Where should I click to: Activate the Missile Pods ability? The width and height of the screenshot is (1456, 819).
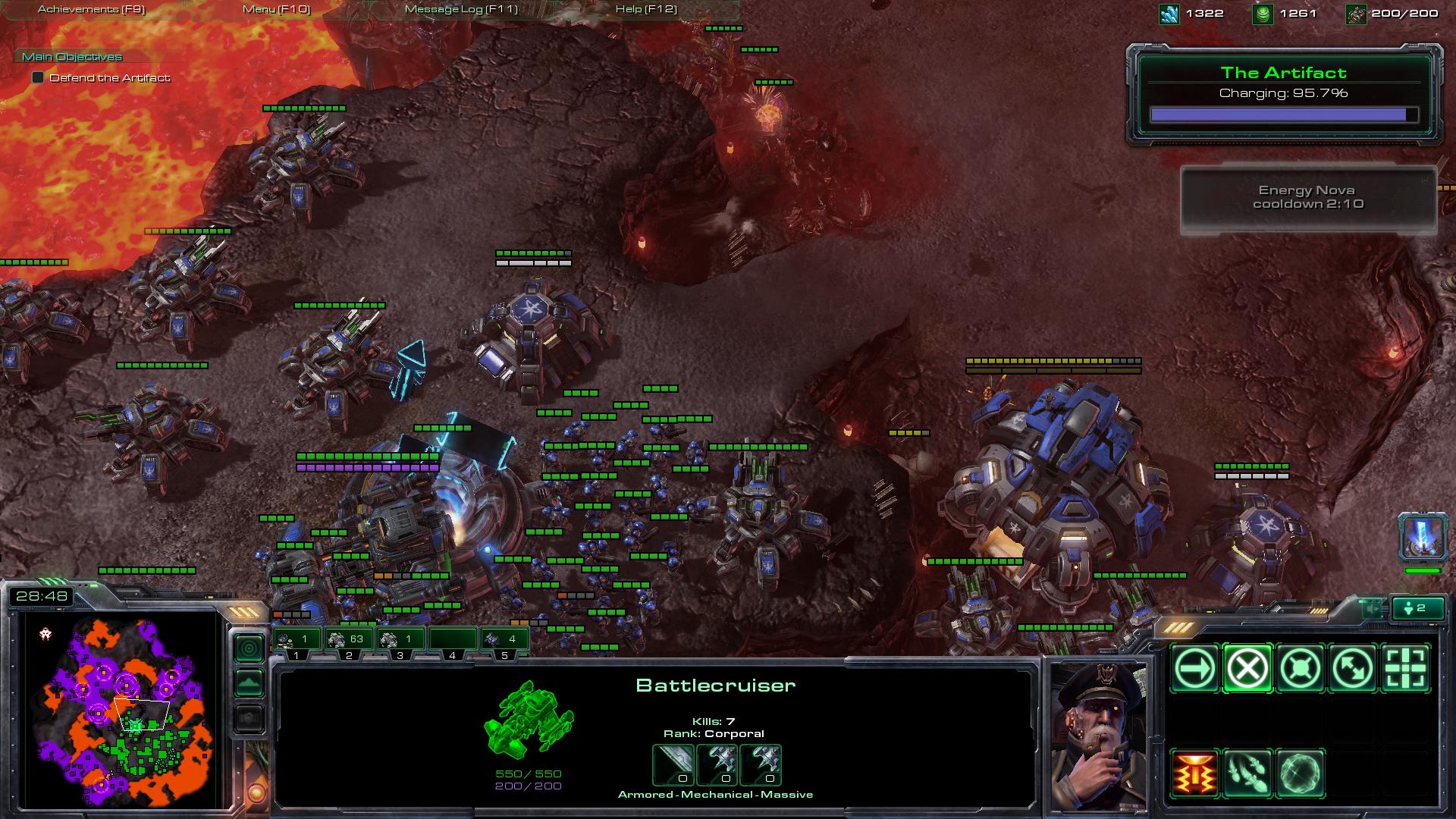pos(1247,773)
